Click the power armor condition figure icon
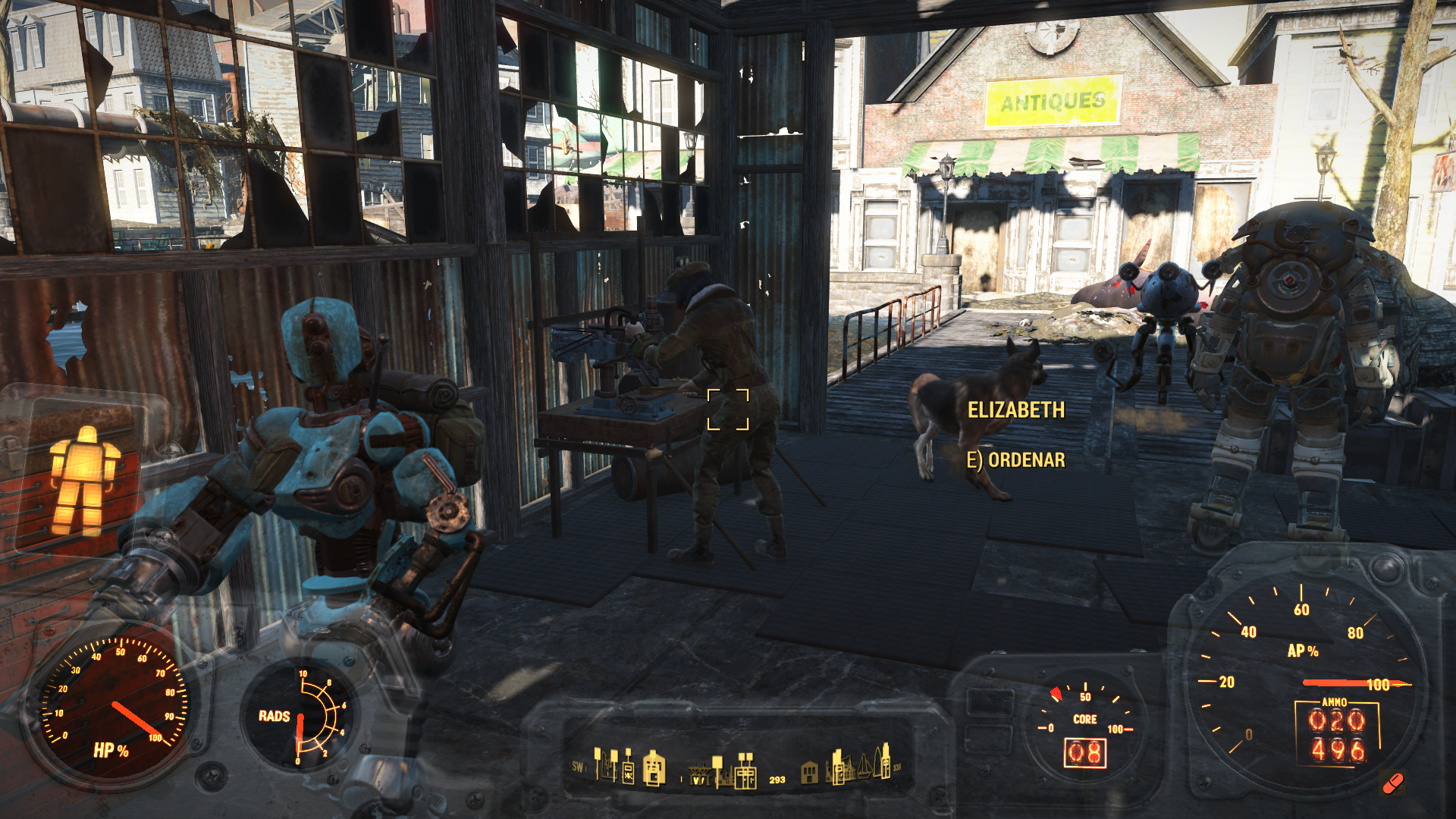Screen dimensions: 1456x819 83,479
